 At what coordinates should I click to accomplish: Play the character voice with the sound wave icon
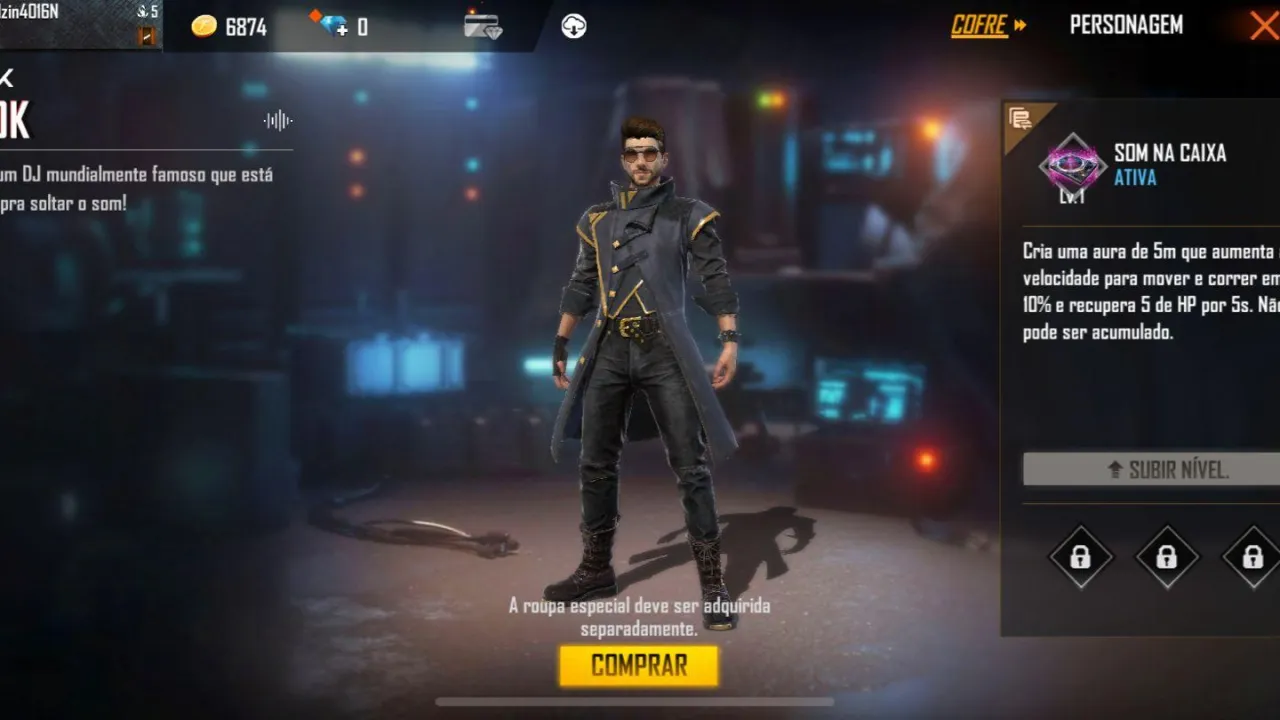pyautogui.click(x=277, y=119)
